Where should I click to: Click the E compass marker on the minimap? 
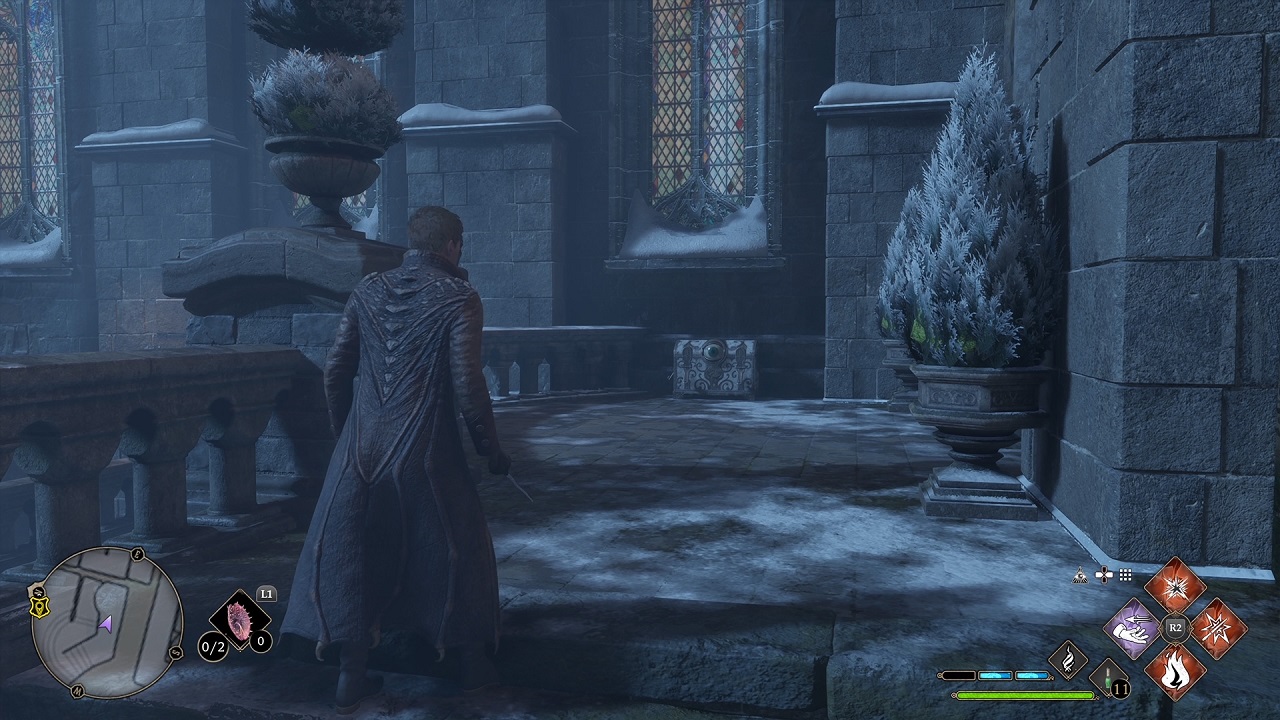pyautogui.click(x=137, y=554)
